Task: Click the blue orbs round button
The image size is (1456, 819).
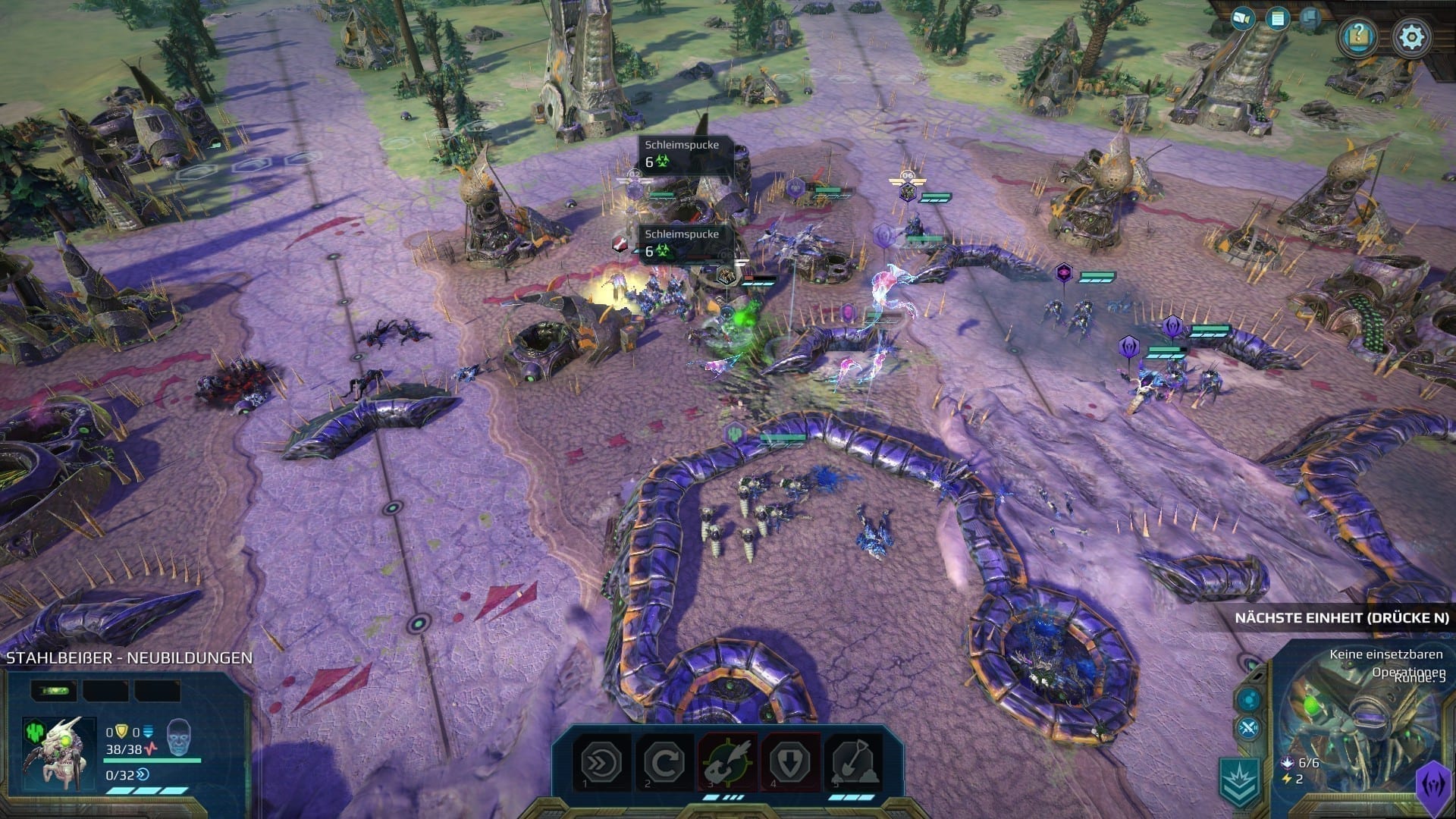Action: coord(1249,699)
